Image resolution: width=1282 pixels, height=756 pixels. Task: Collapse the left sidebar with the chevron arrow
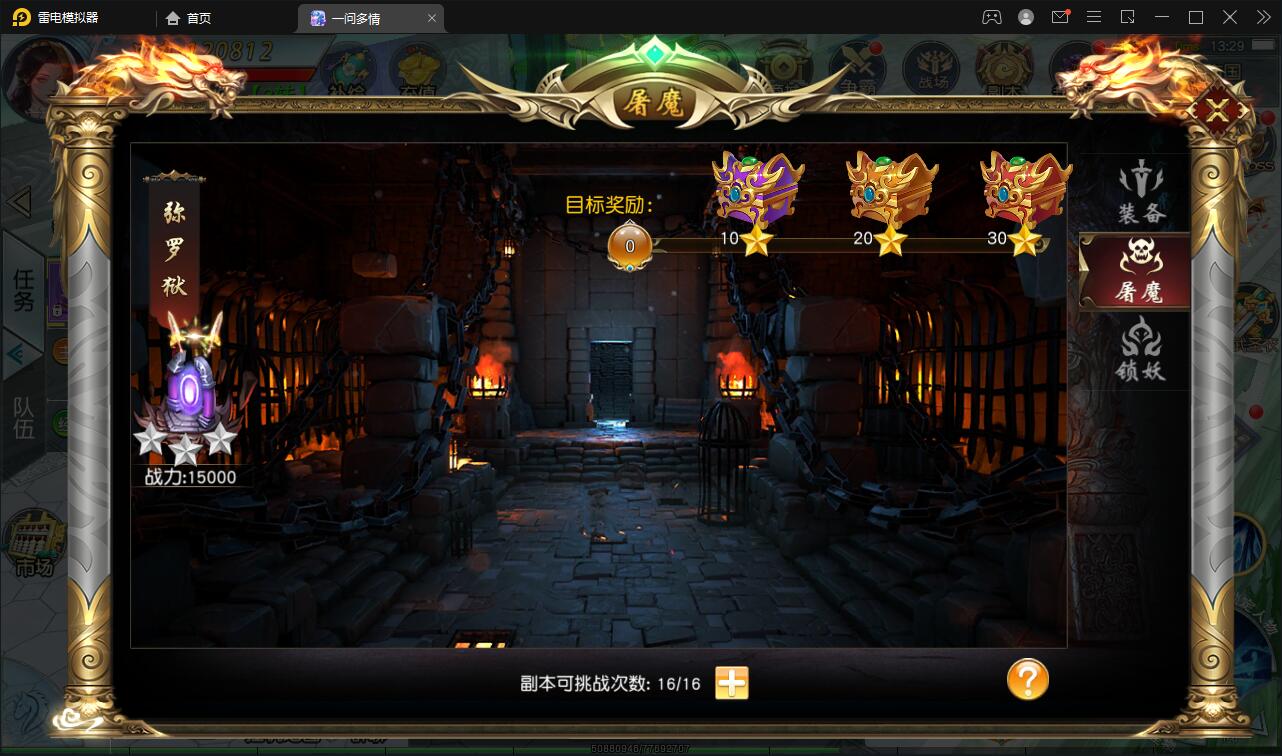tap(20, 200)
